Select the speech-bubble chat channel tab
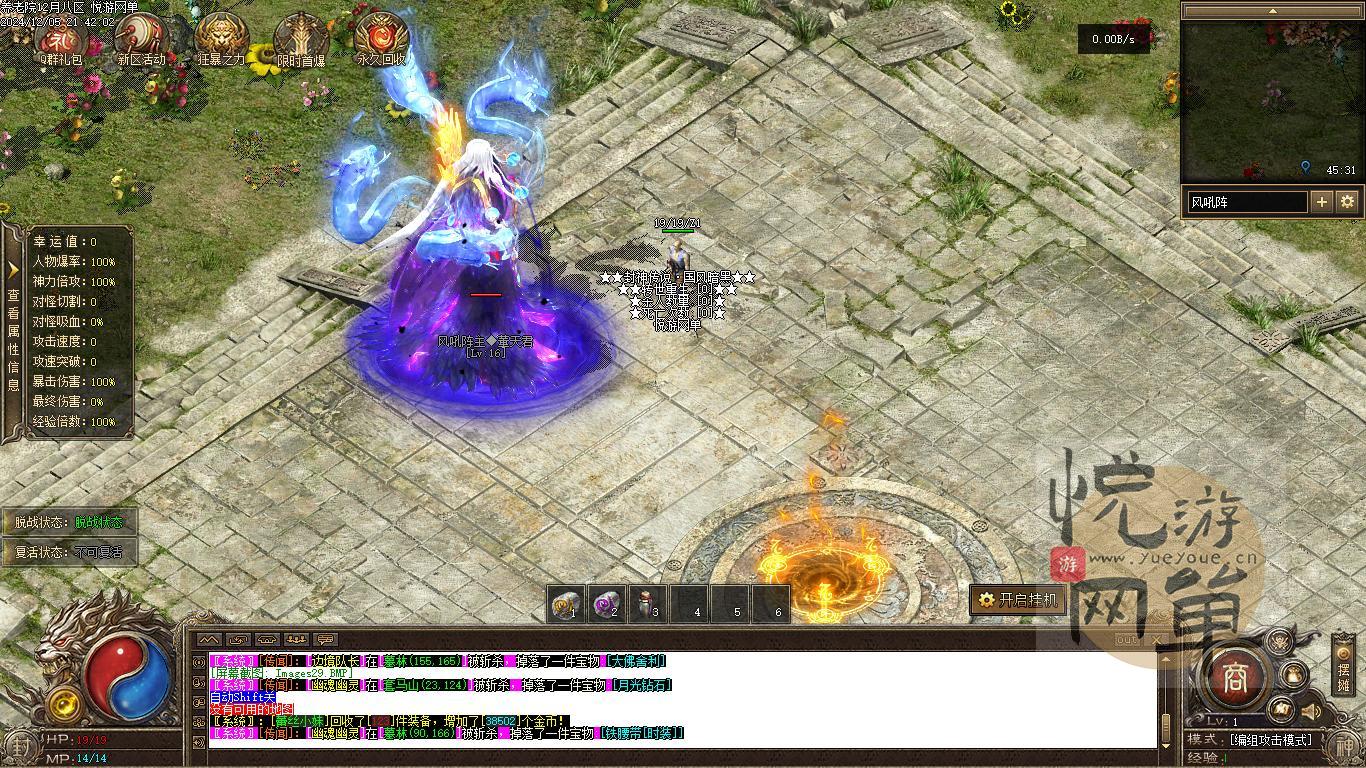This screenshot has width=1366, height=768. coord(325,639)
